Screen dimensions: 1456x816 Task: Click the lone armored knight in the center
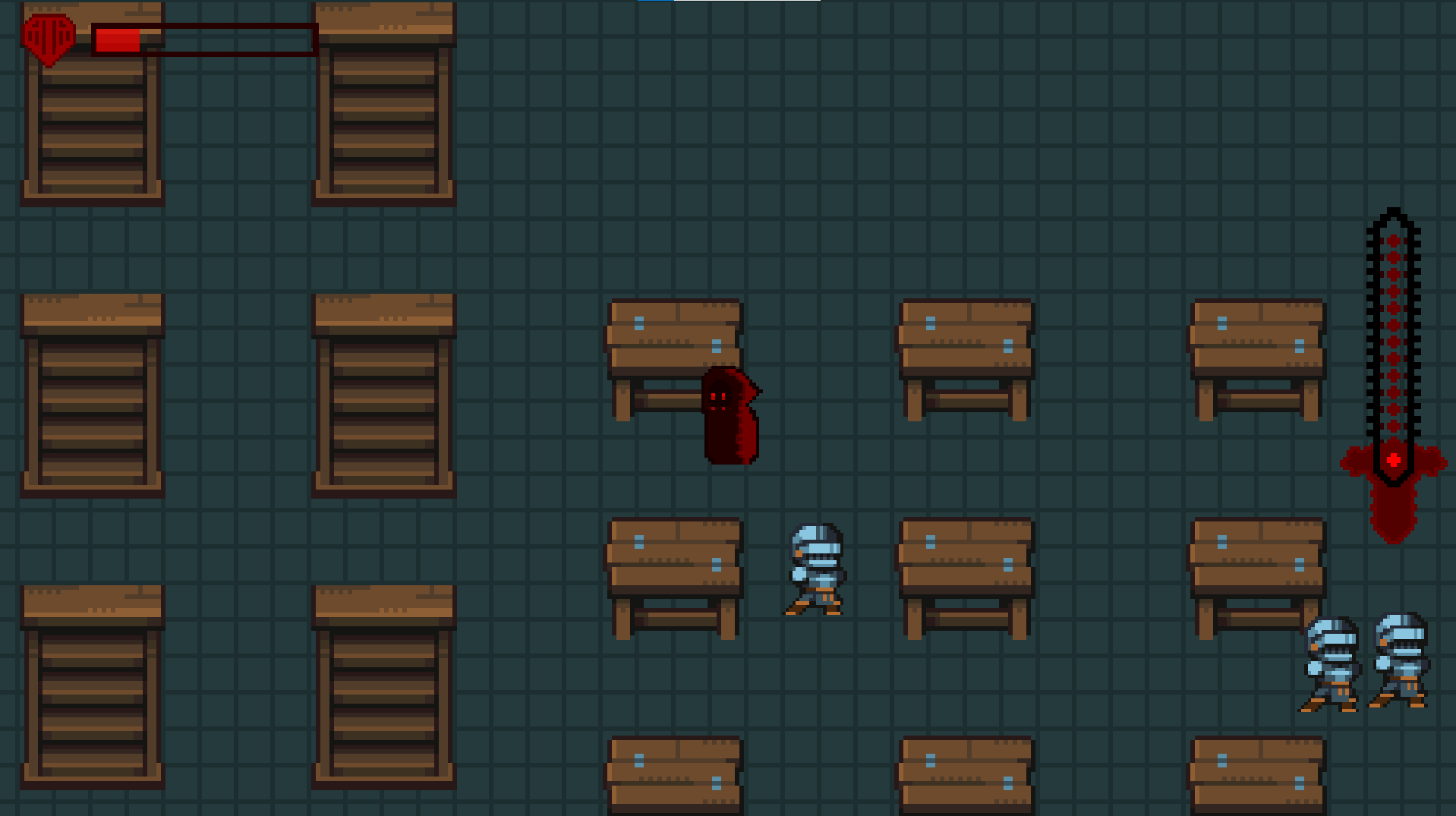point(816,569)
